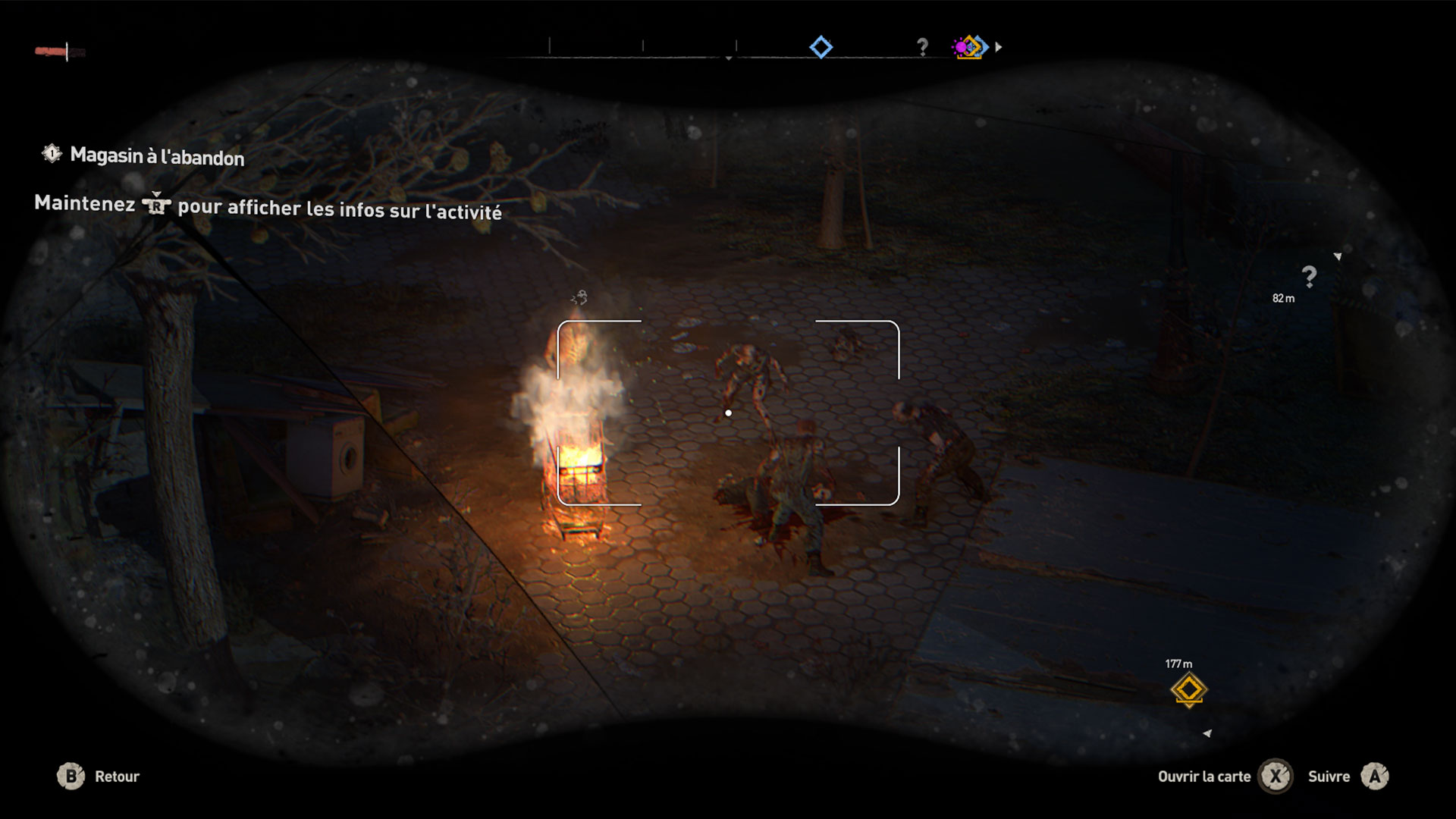
Task: Select the blue diamond compass marker
Action: pos(821,47)
